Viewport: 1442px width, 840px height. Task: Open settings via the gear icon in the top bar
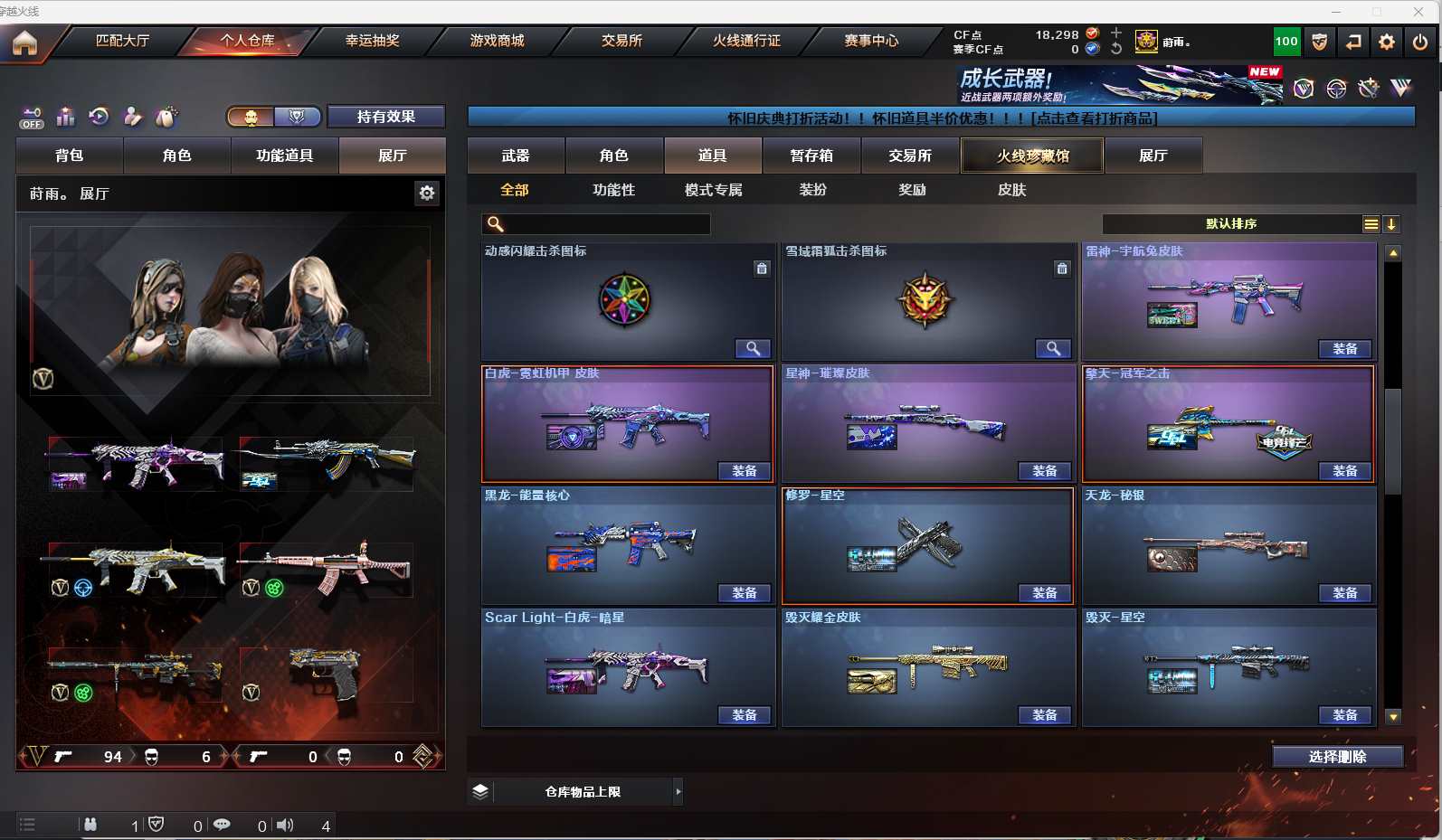pyautogui.click(x=1386, y=42)
